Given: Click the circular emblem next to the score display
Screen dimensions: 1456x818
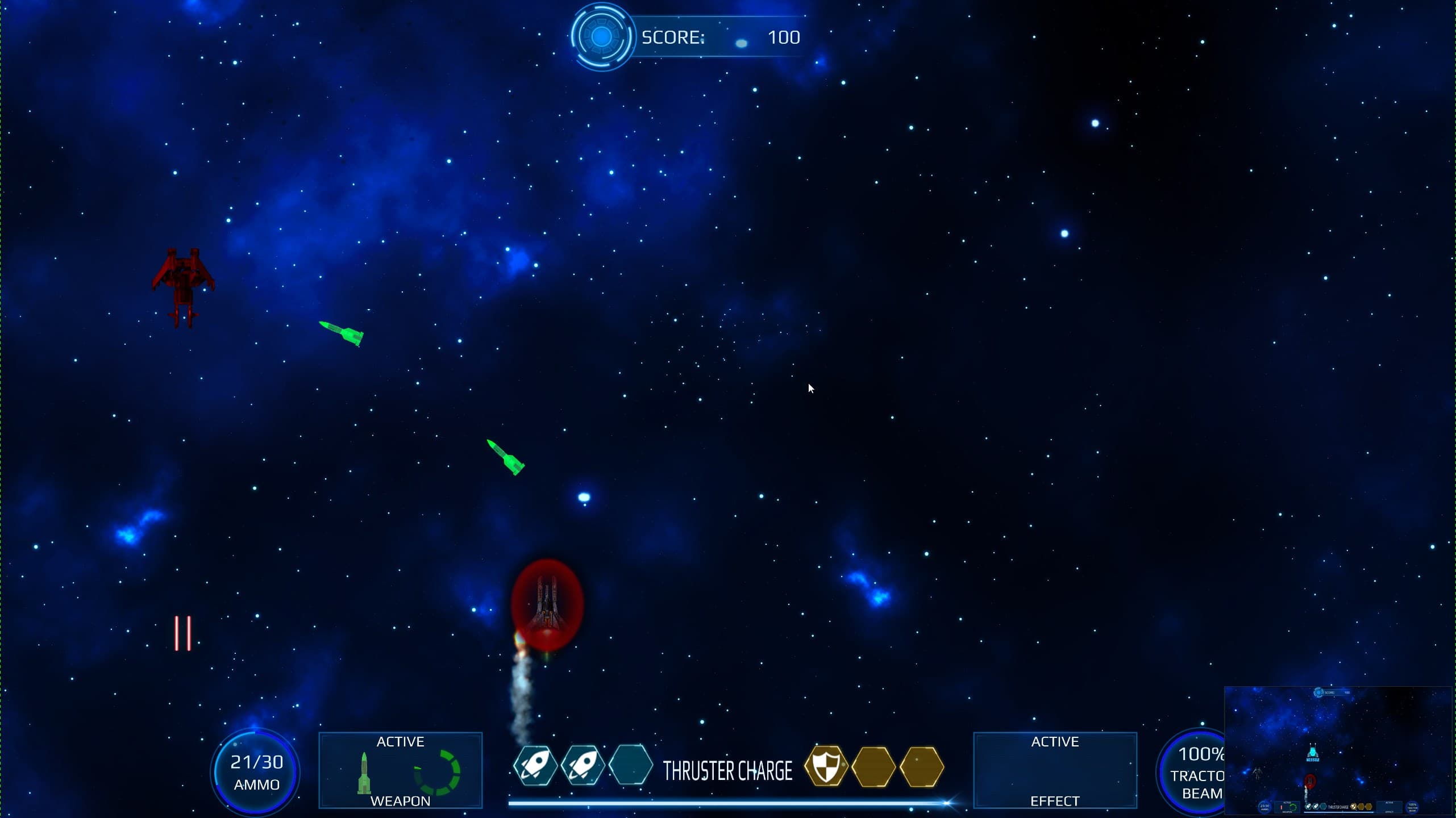Looking at the screenshot, I should pos(602,36).
